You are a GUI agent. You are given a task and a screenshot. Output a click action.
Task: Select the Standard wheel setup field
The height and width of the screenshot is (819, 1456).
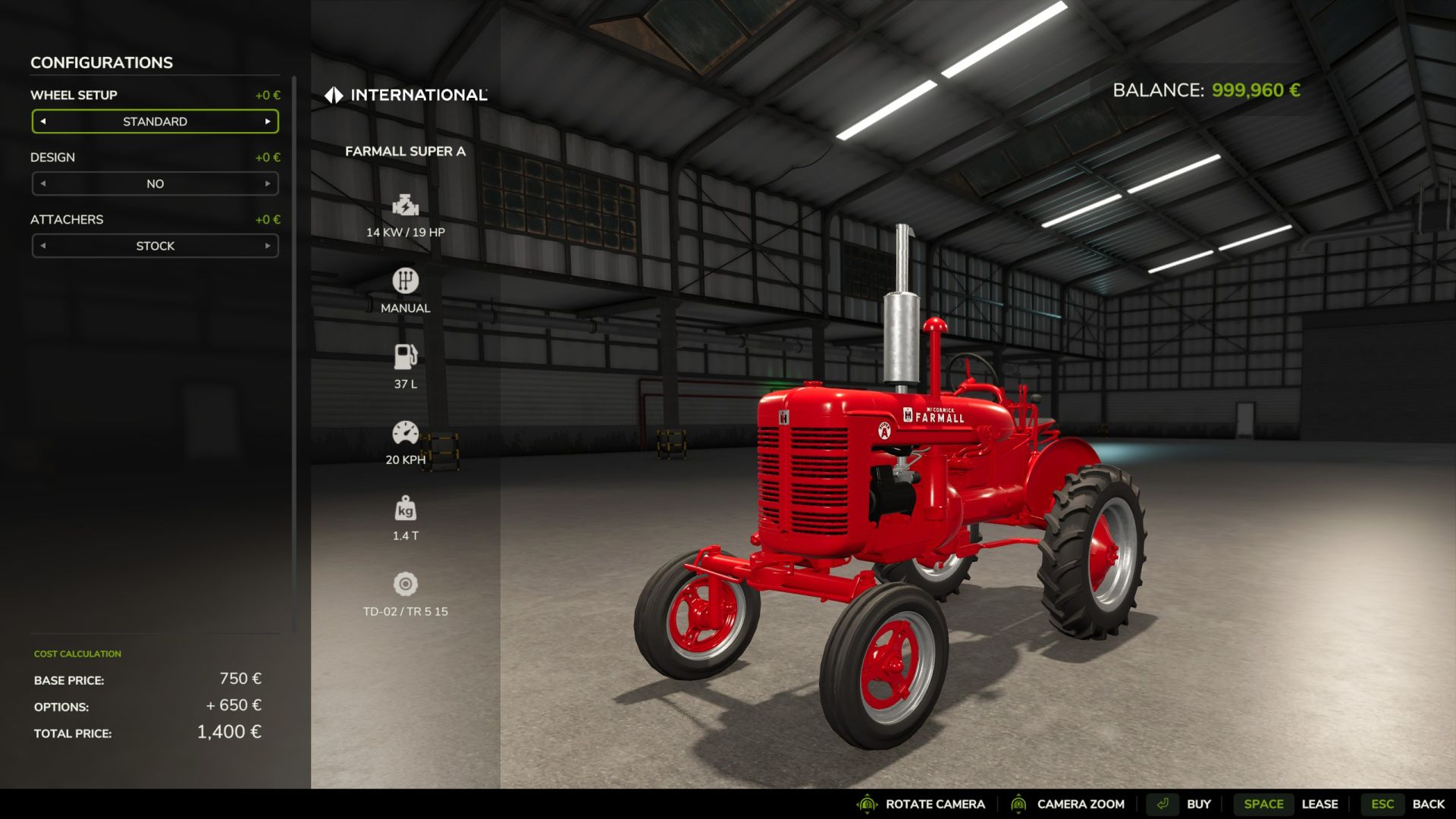click(x=155, y=121)
